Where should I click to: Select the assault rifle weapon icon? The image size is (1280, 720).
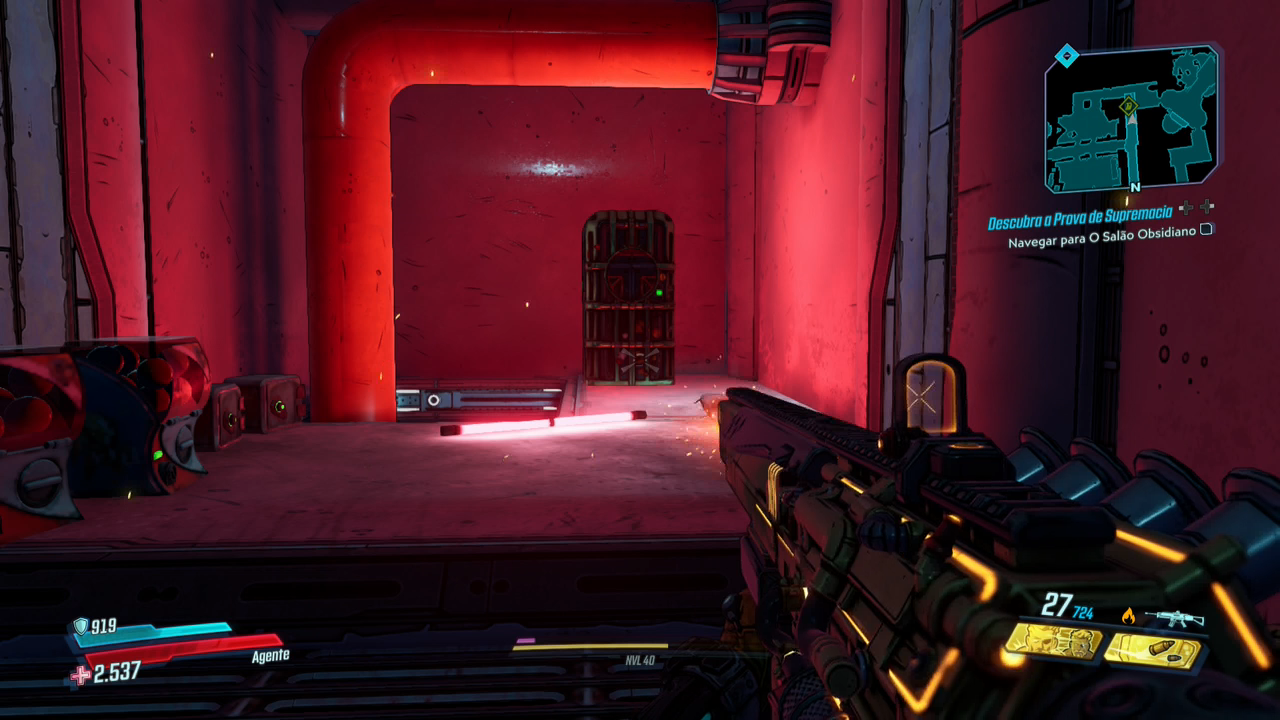[1174, 618]
